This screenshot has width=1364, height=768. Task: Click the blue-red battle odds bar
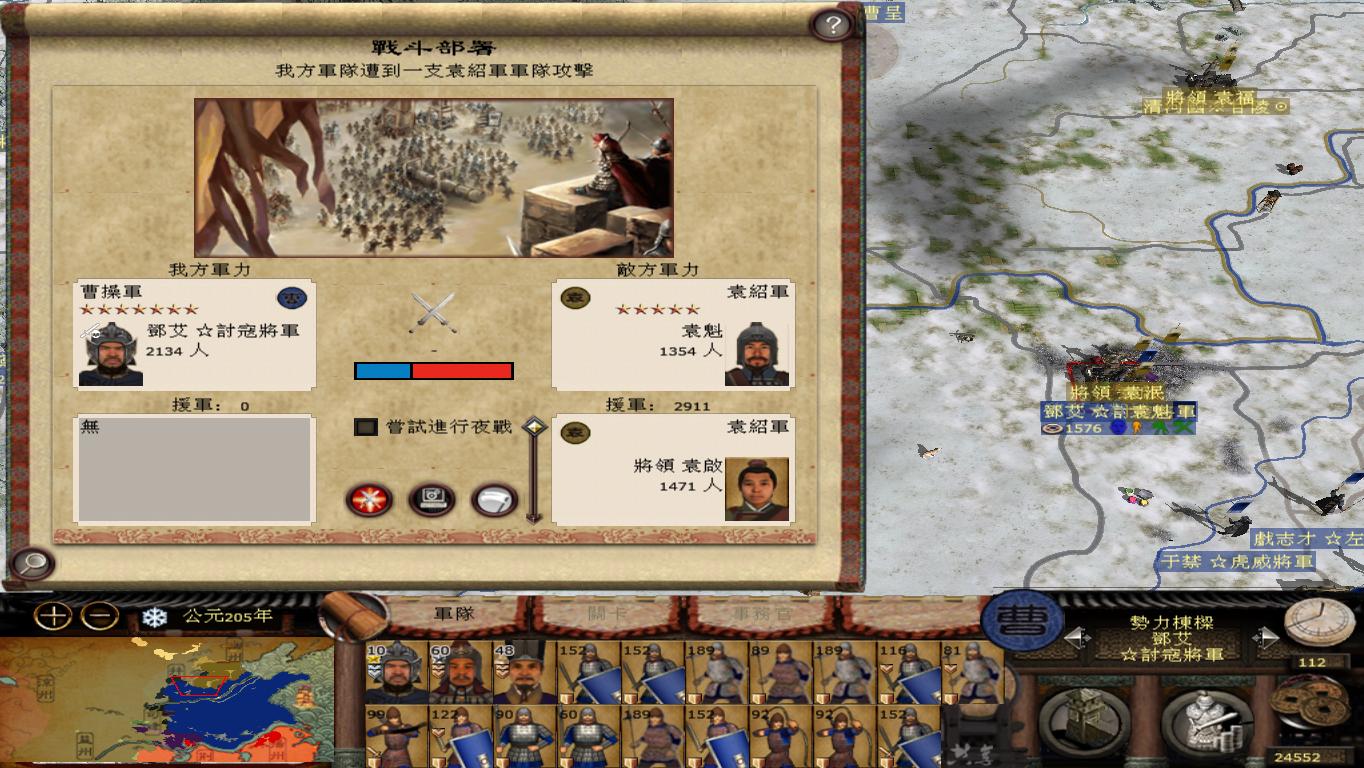coord(432,371)
